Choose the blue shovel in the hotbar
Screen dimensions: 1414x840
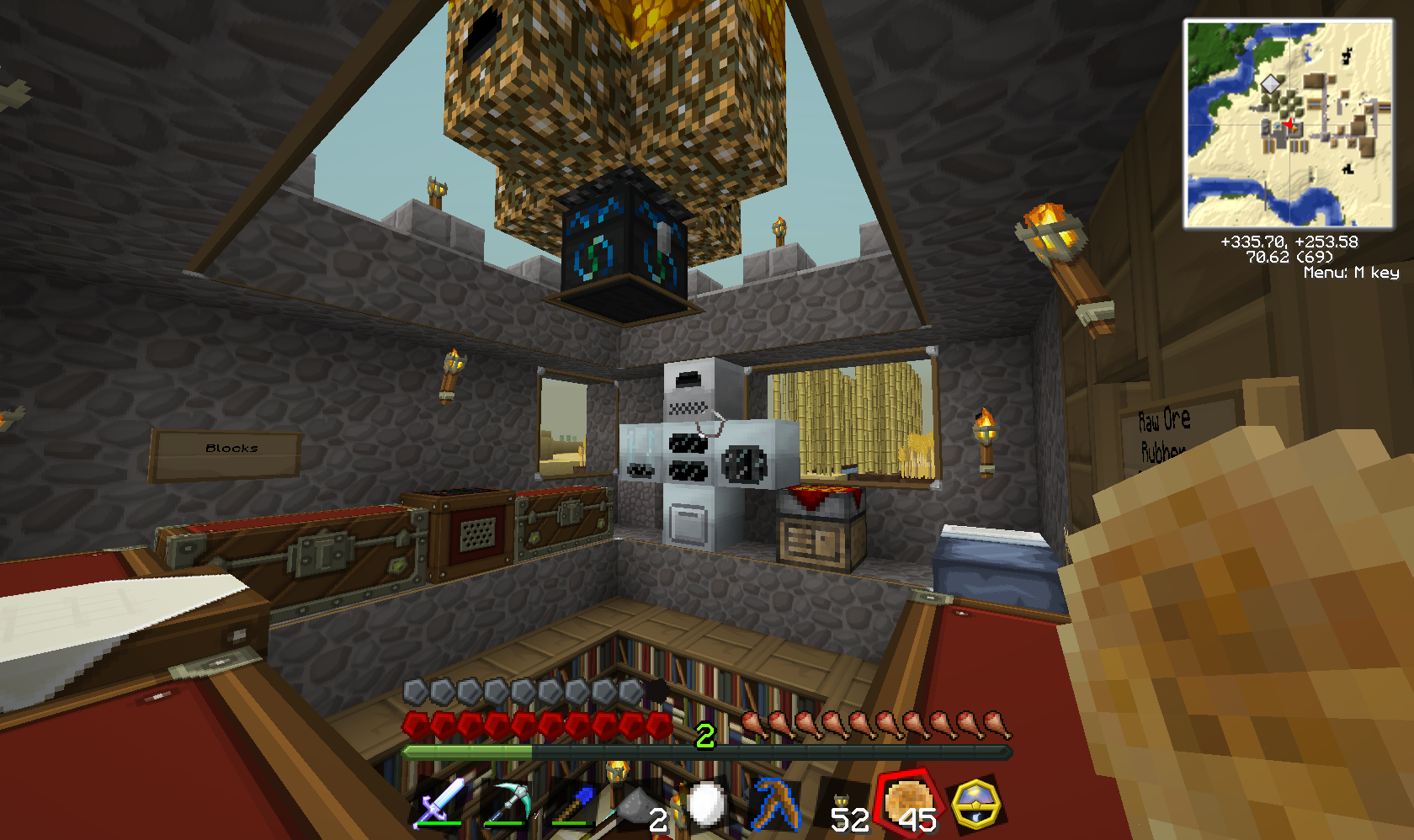pos(575,804)
